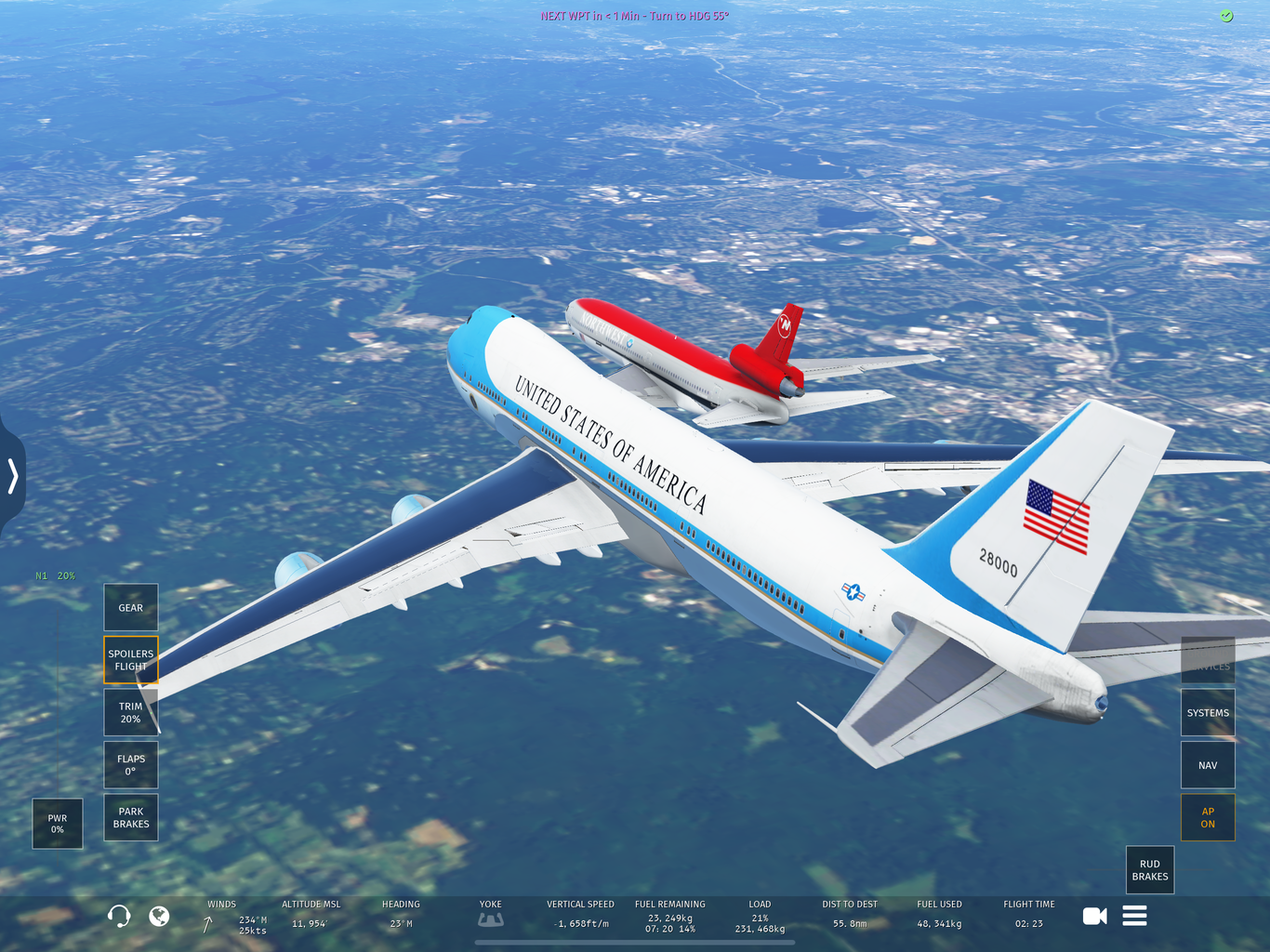The width and height of the screenshot is (1270, 952).
Task: Toggle the AP ON autopilot button
Action: (x=1208, y=817)
